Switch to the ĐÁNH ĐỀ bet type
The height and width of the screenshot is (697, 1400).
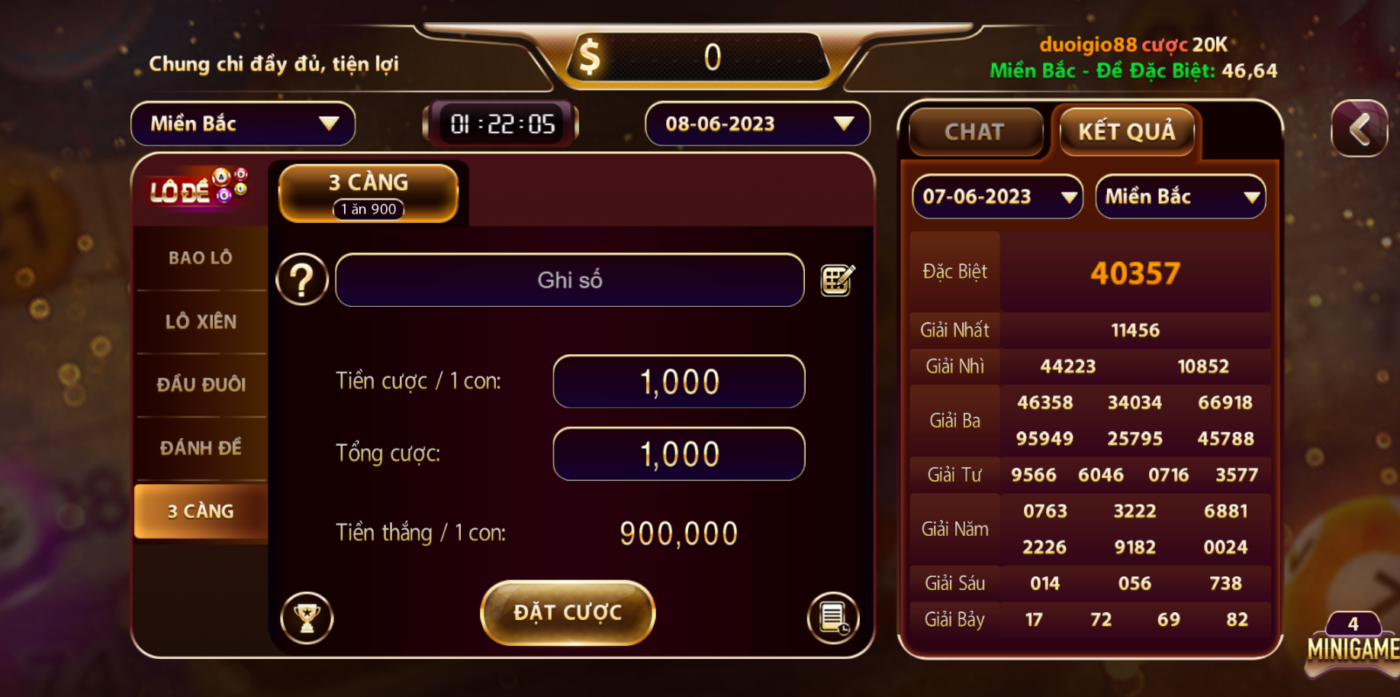(200, 448)
